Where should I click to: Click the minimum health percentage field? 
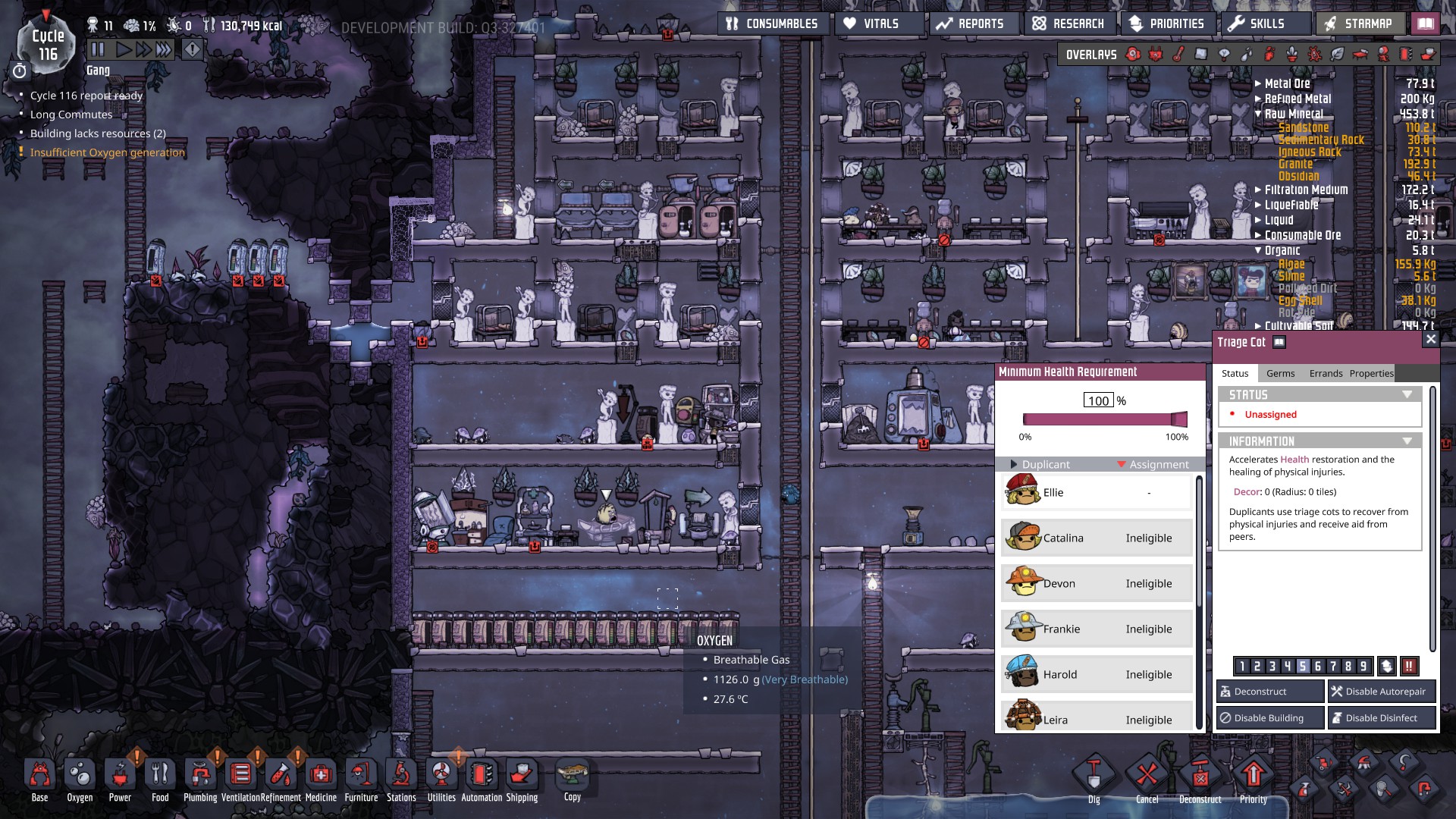pos(1098,400)
